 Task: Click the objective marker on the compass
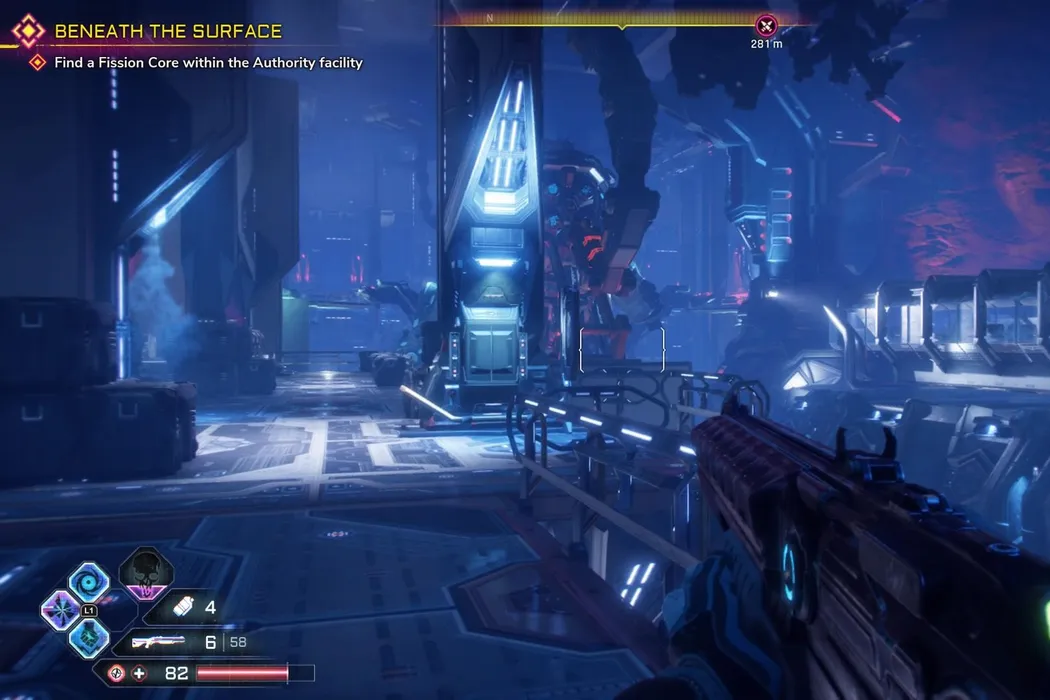(766, 26)
